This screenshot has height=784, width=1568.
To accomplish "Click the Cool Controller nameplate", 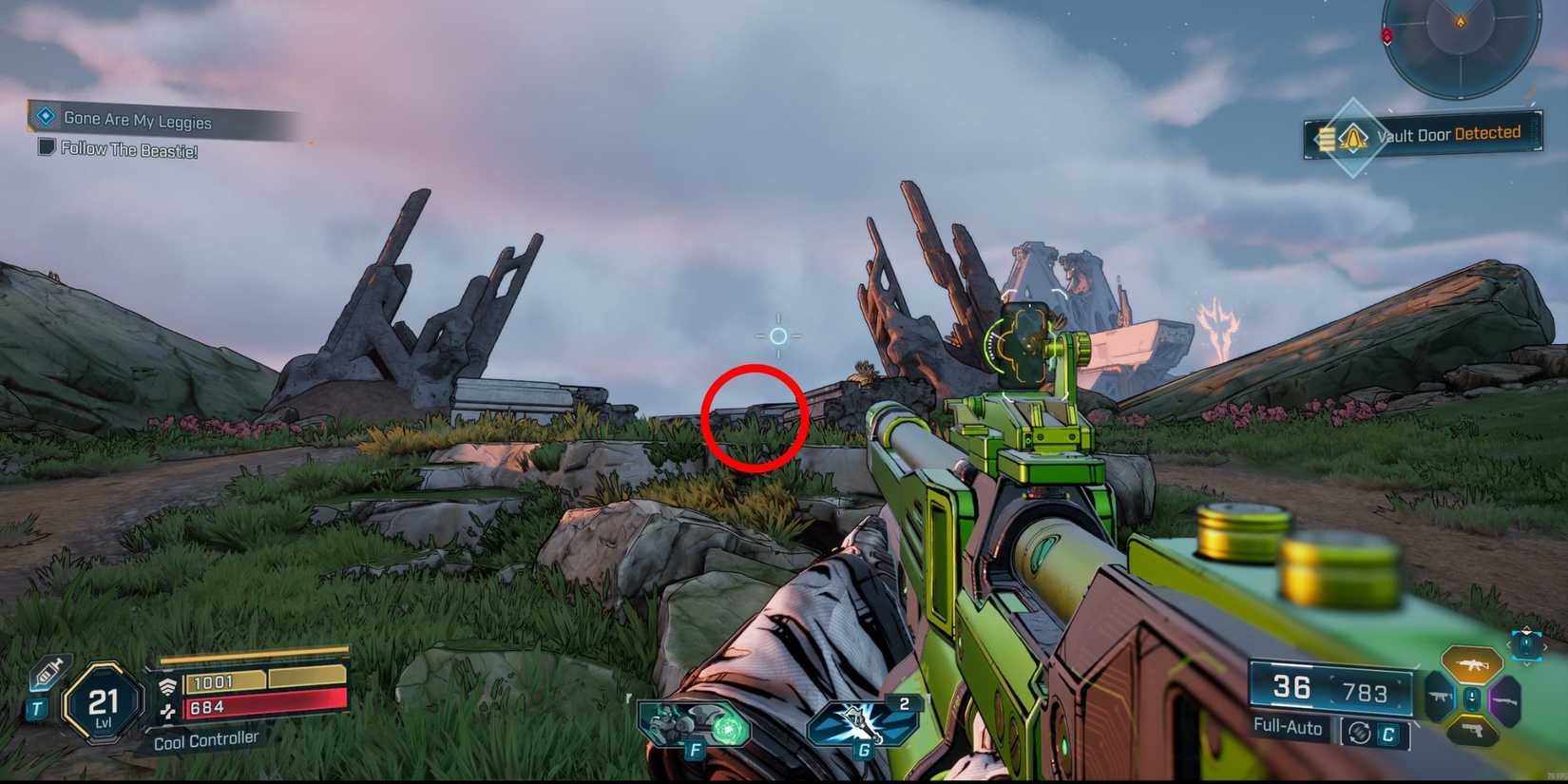I will 207,737.
